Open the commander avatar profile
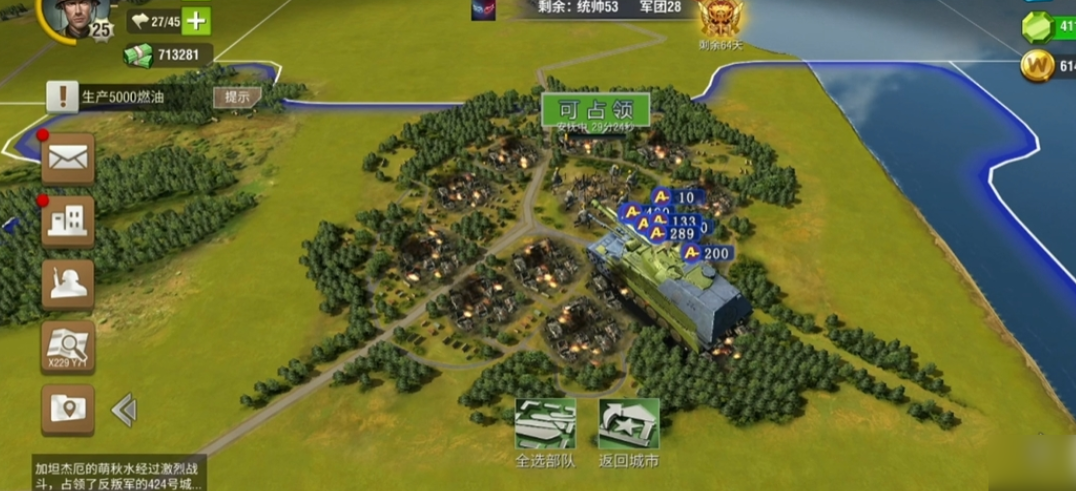Image resolution: width=1076 pixels, height=491 pixels. (x=76, y=17)
